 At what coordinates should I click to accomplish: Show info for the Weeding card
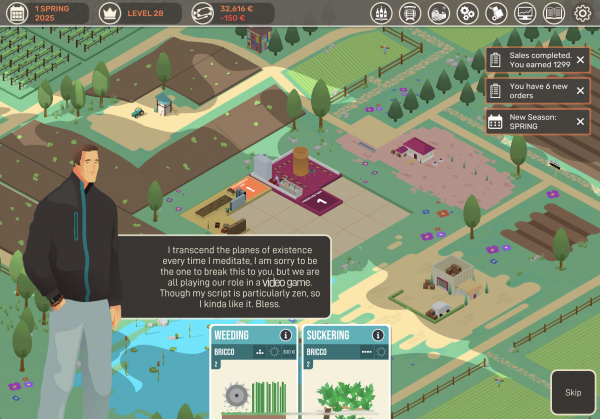[x=286, y=335]
